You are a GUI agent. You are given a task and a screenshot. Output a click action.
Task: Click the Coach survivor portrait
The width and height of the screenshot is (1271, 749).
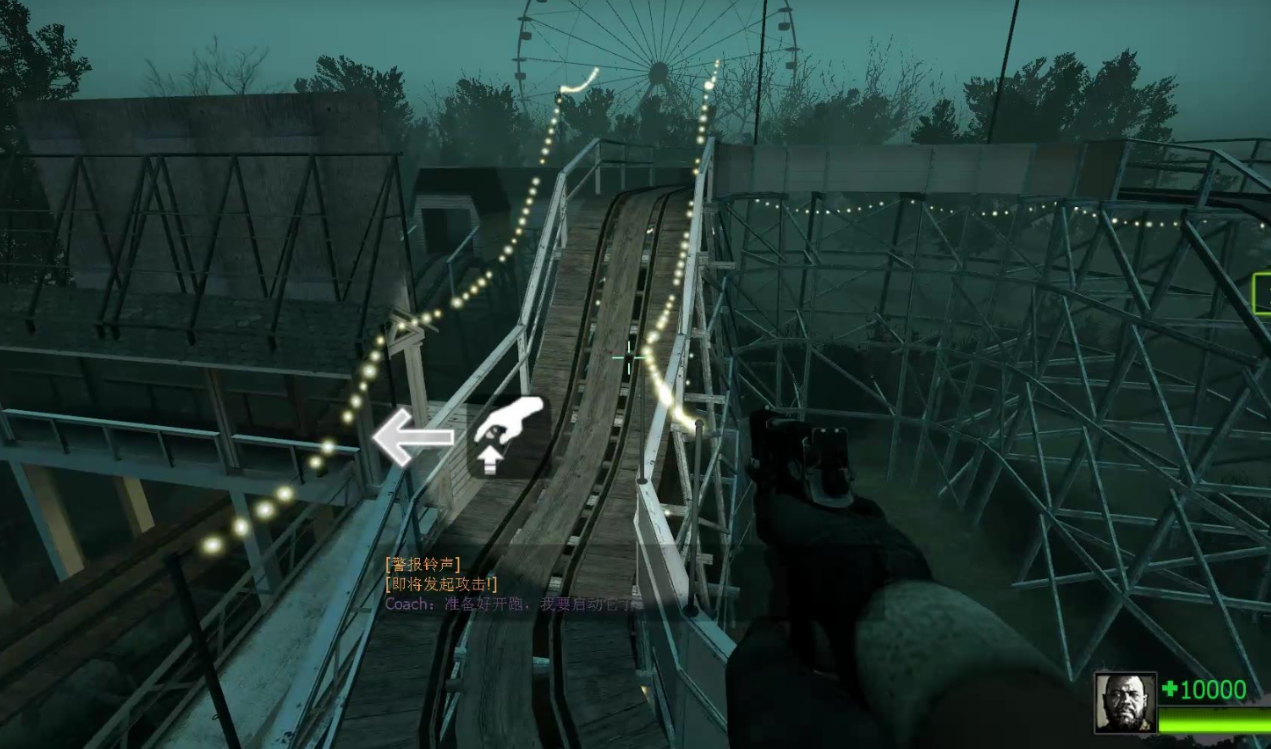pos(1125,702)
